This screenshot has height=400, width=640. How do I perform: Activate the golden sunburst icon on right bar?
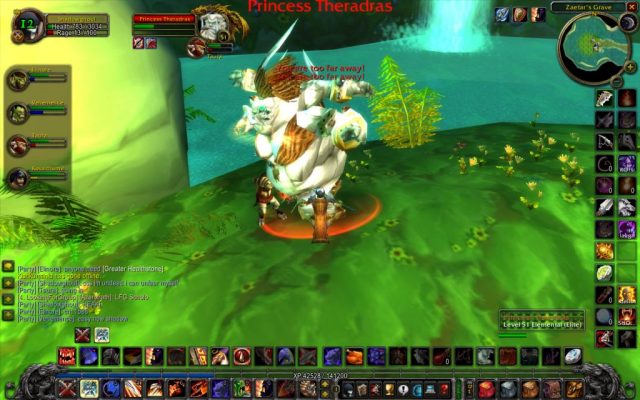click(x=604, y=249)
